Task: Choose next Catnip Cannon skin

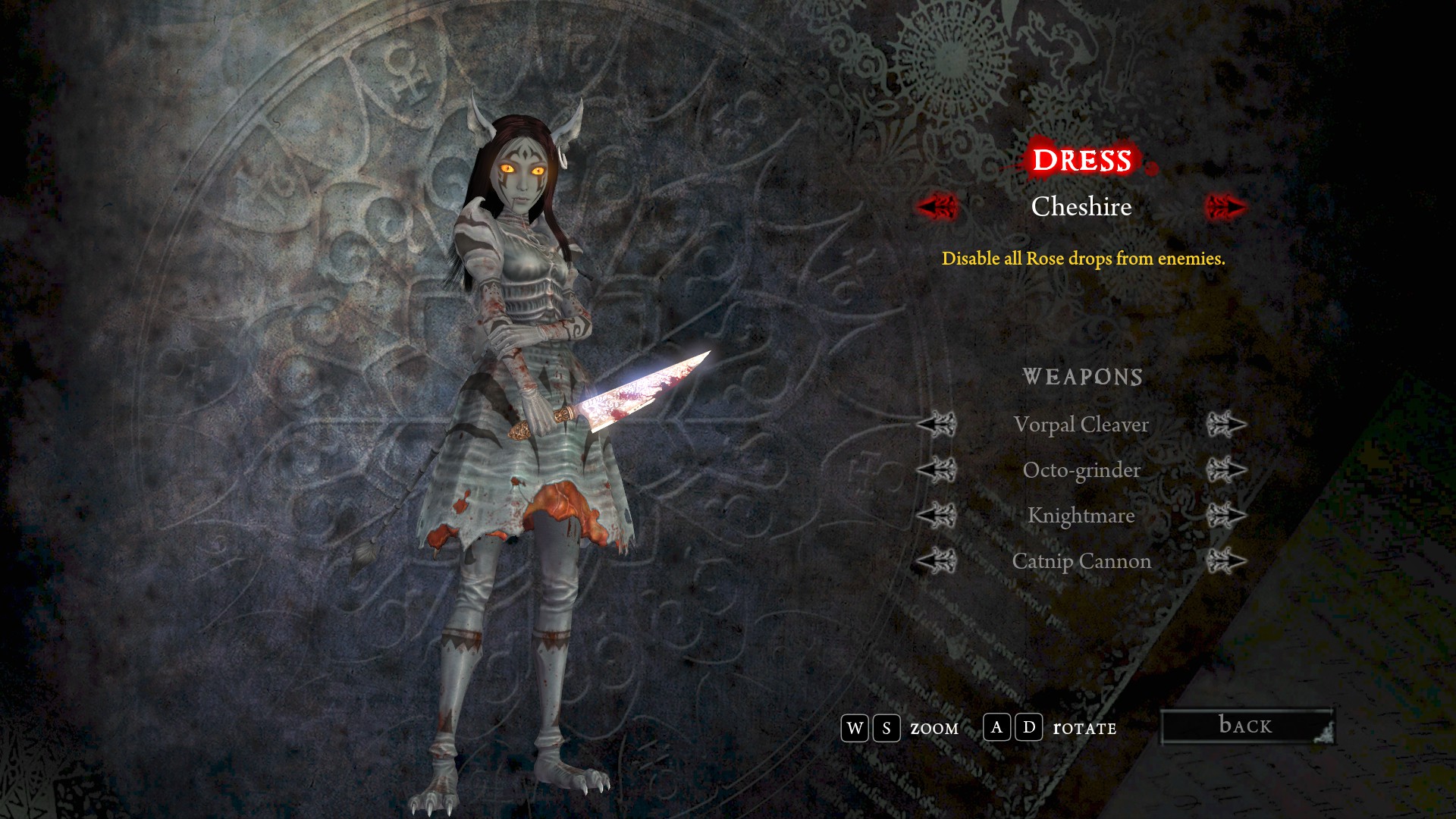Action: (x=1225, y=561)
